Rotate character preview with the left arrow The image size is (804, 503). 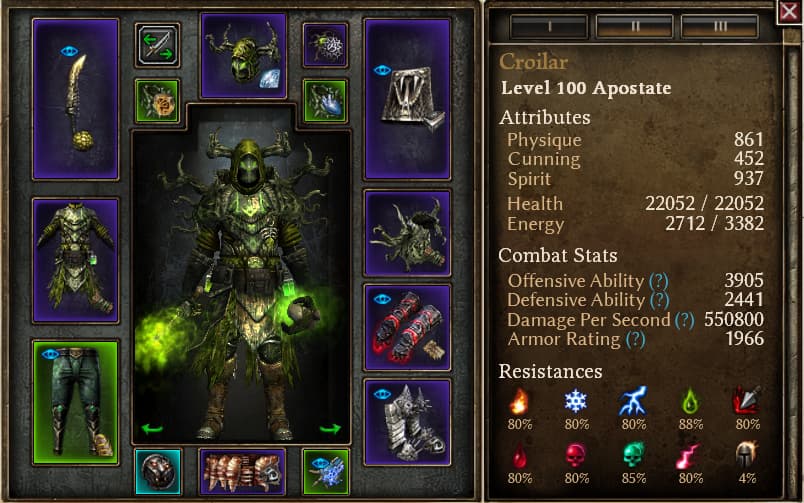[x=152, y=429]
